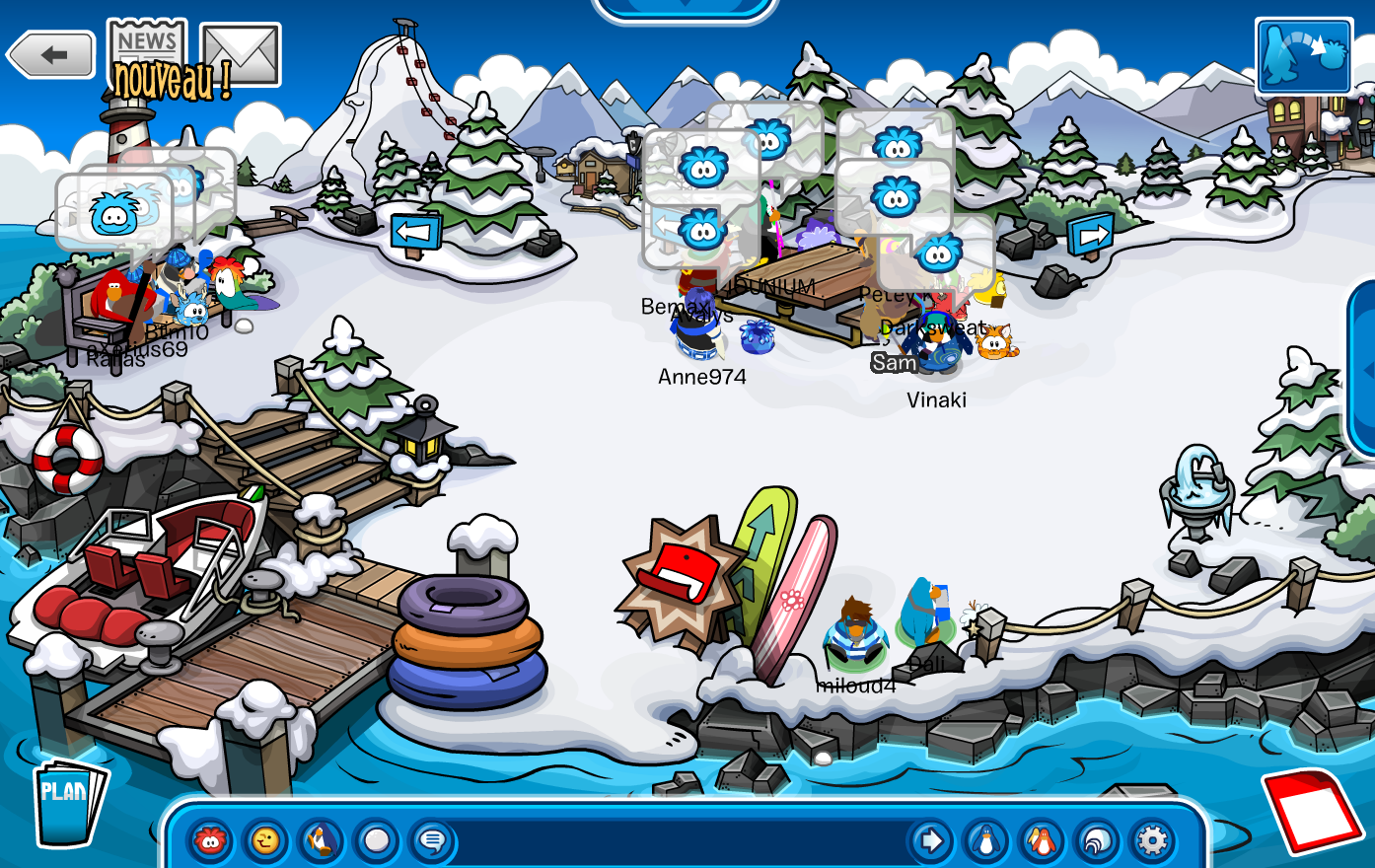Screen dimensions: 1375x868
Task: Open the friends list with two penguins
Action: (1040, 841)
